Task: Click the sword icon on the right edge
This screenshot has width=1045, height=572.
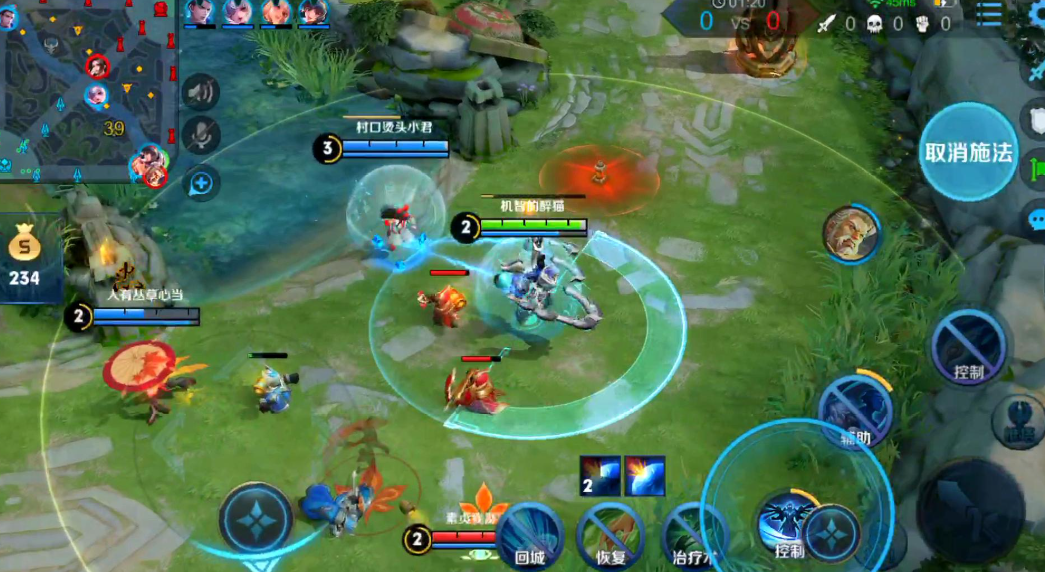Action: tap(1035, 70)
